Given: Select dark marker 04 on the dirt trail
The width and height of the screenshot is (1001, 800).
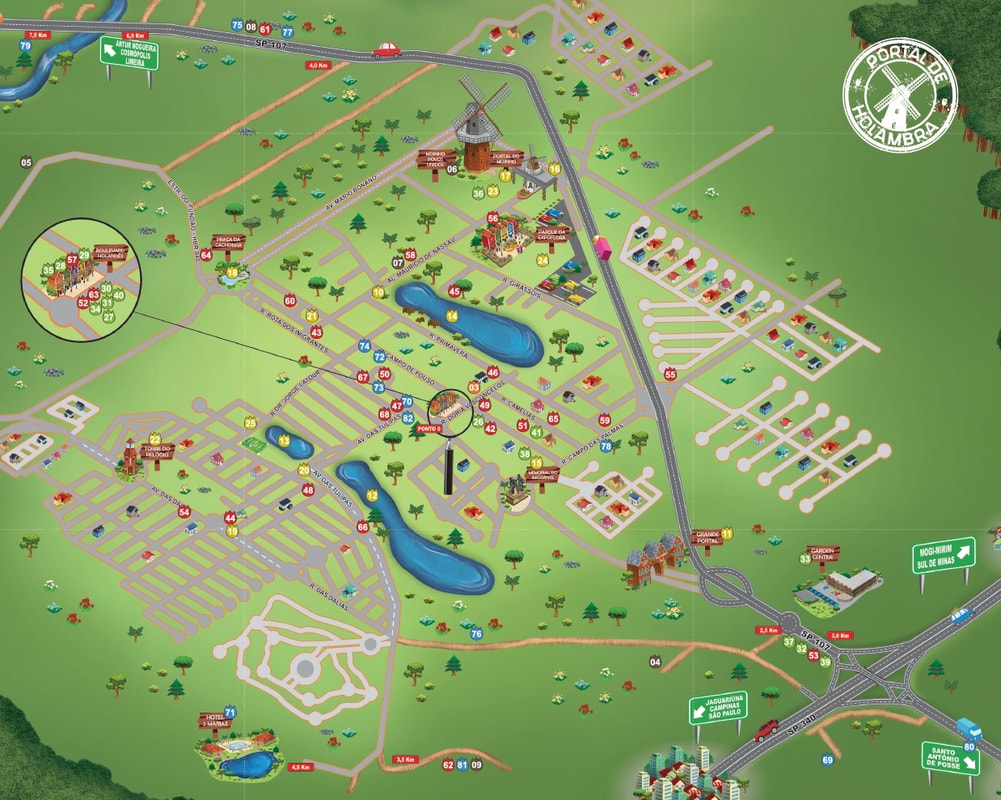Looking at the screenshot, I should pos(655,662).
